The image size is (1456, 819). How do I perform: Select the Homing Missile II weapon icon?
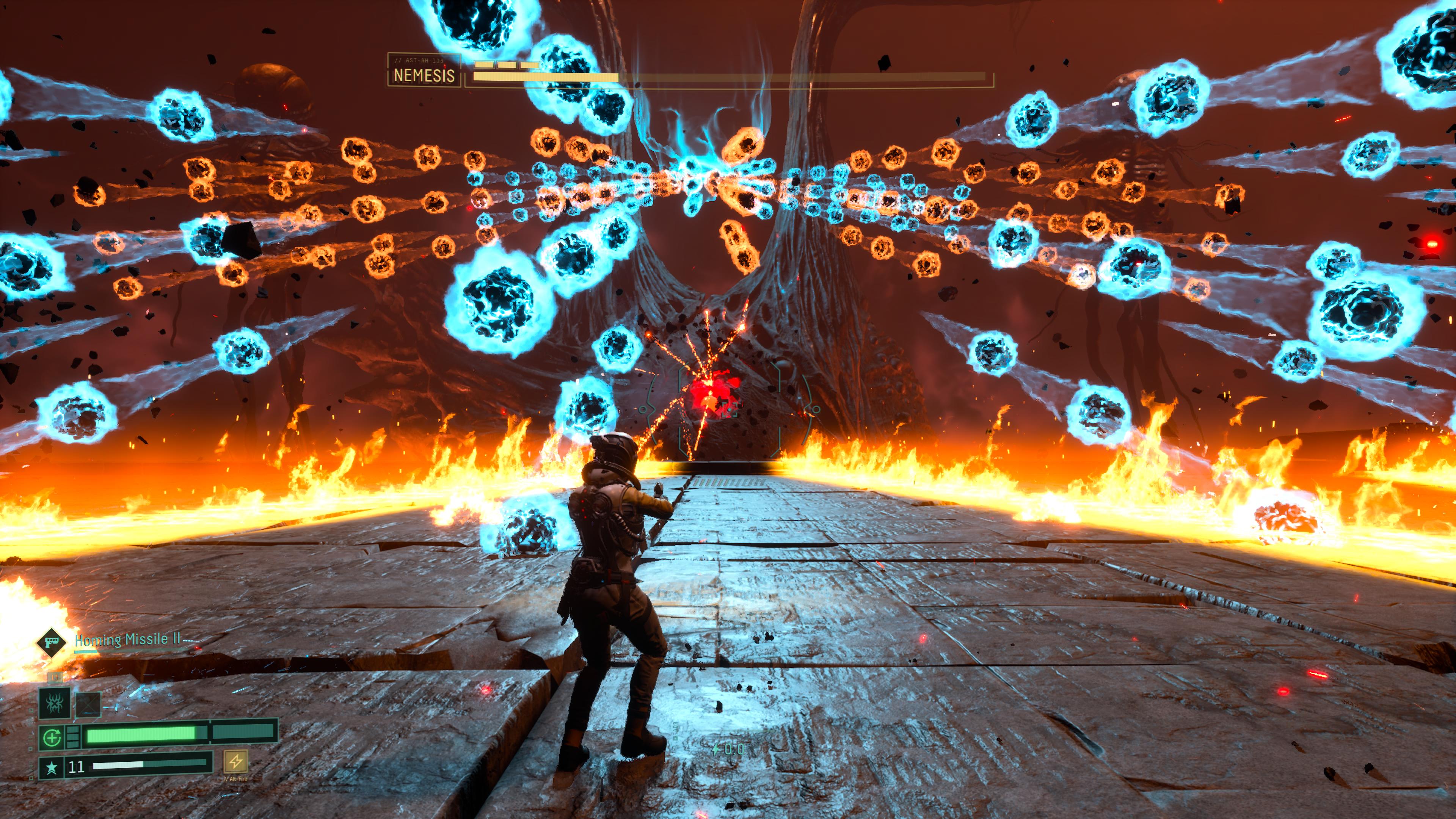50,642
